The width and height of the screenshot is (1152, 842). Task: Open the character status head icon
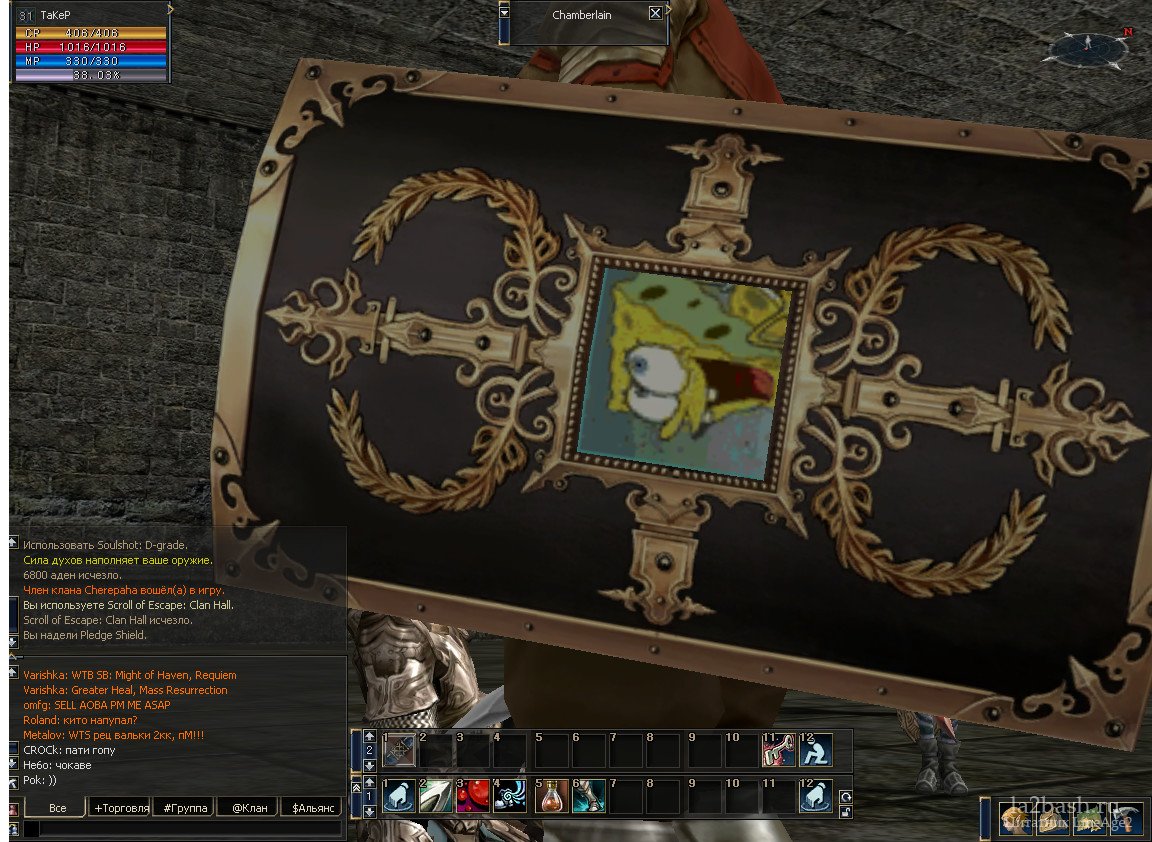1013,821
